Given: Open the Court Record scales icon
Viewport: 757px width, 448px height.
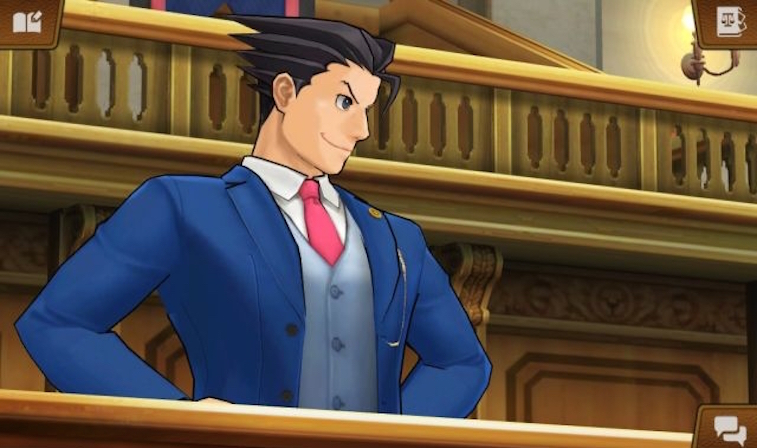Looking at the screenshot, I should [729, 19].
